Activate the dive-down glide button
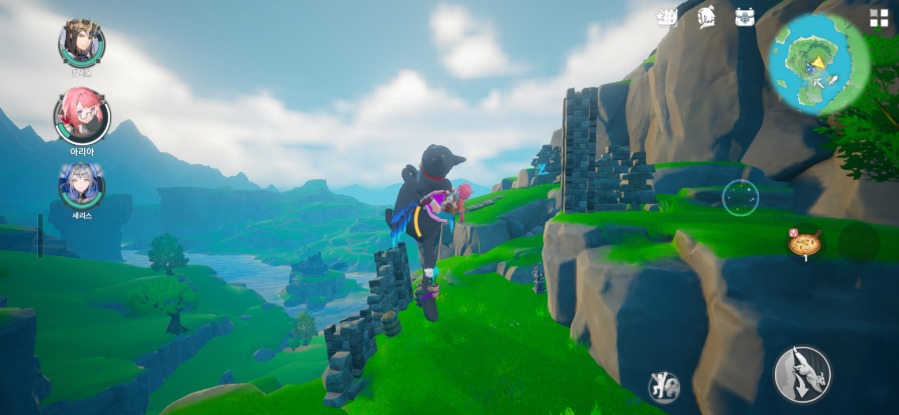The width and height of the screenshot is (899, 415). [802, 374]
